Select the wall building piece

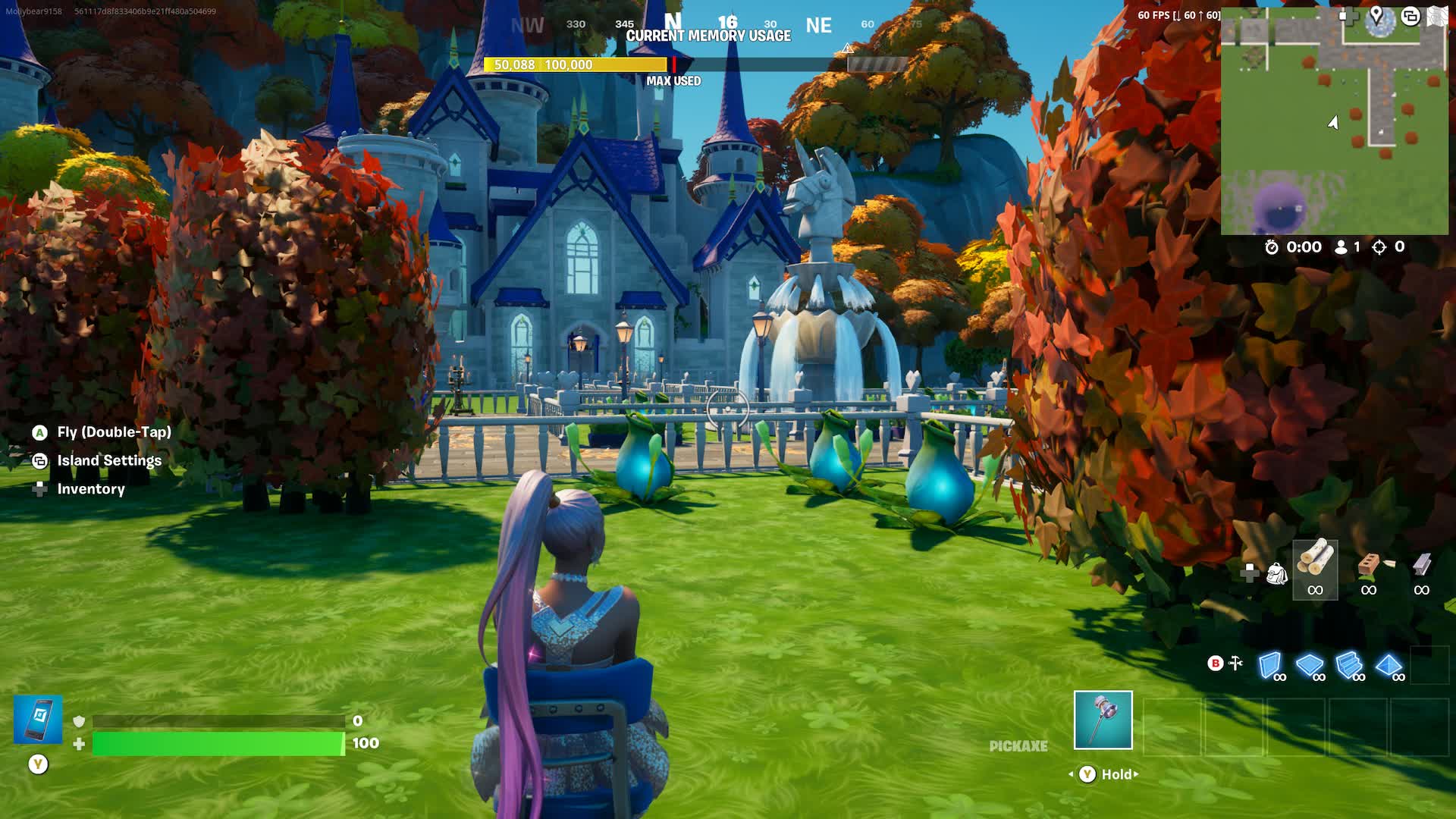[x=1270, y=665]
